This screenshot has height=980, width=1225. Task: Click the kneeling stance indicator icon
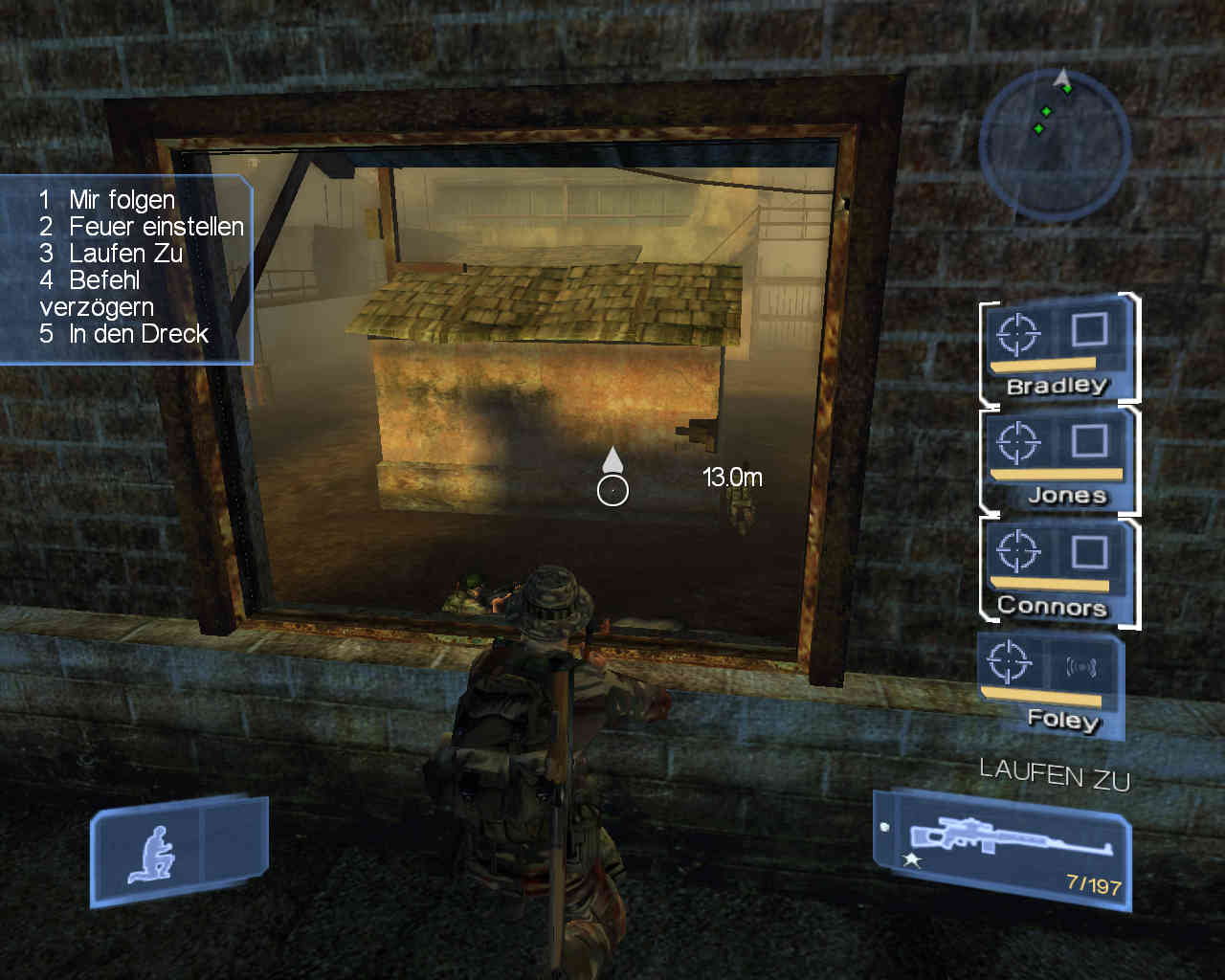click(x=153, y=853)
